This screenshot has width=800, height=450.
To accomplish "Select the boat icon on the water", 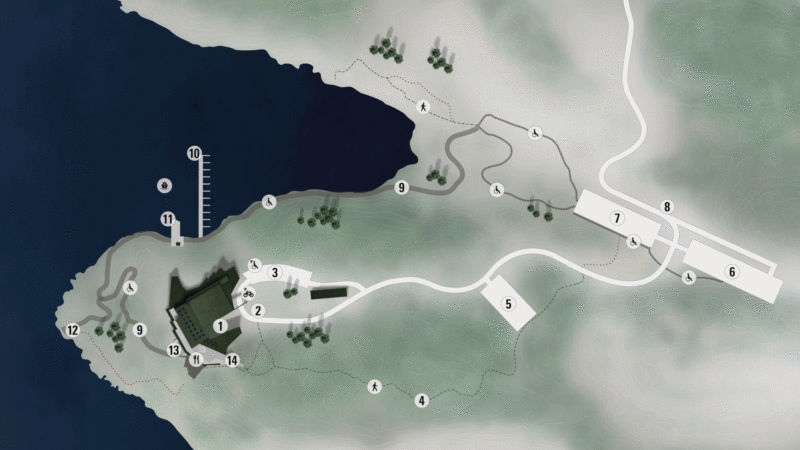I will point(164,184).
